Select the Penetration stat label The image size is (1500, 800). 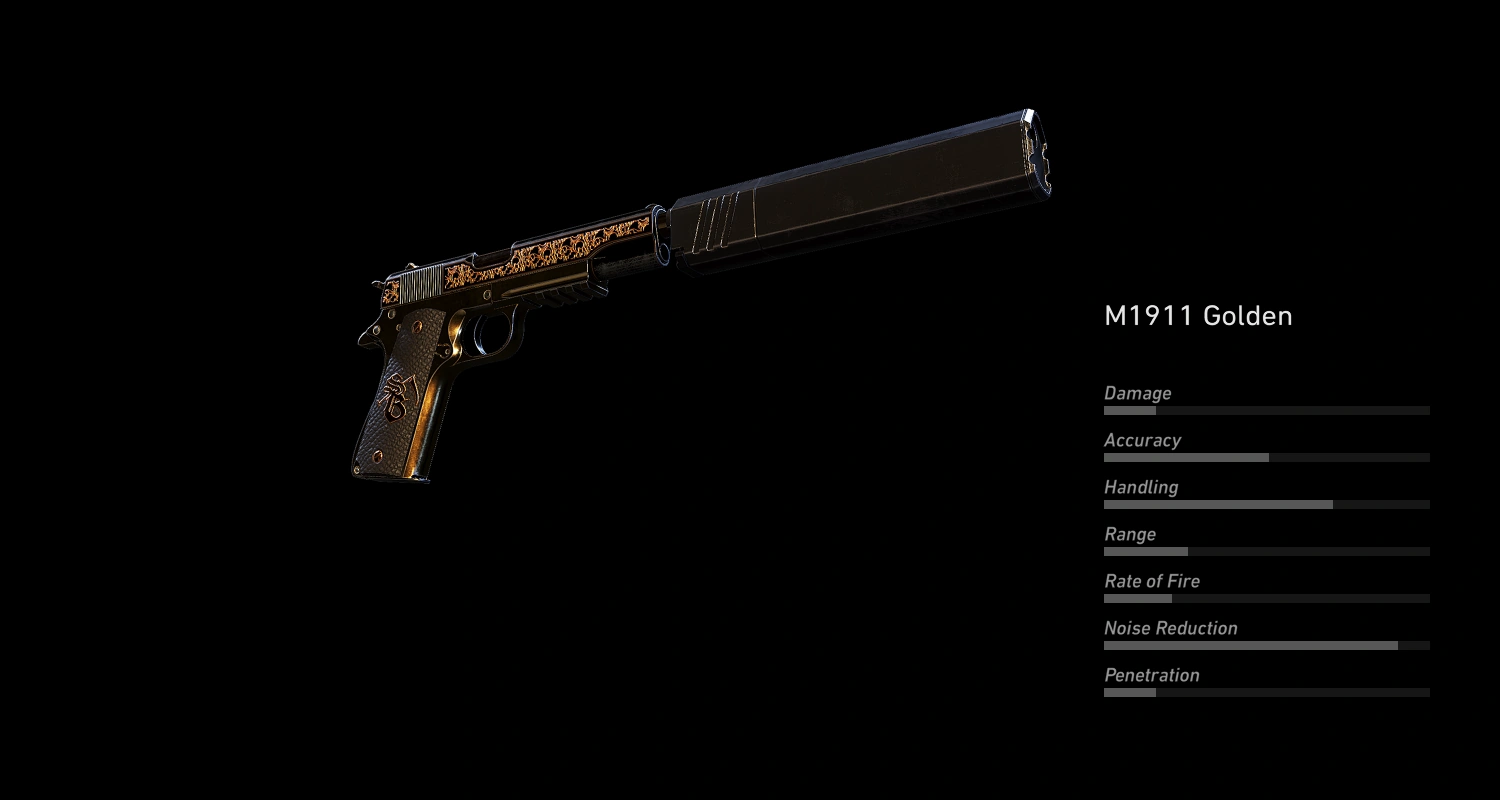pos(1151,675)
